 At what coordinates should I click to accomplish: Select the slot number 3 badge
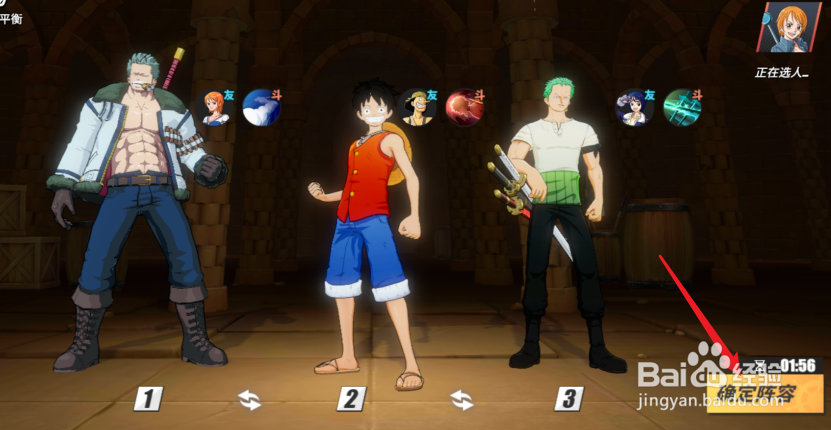click(568, 400)
